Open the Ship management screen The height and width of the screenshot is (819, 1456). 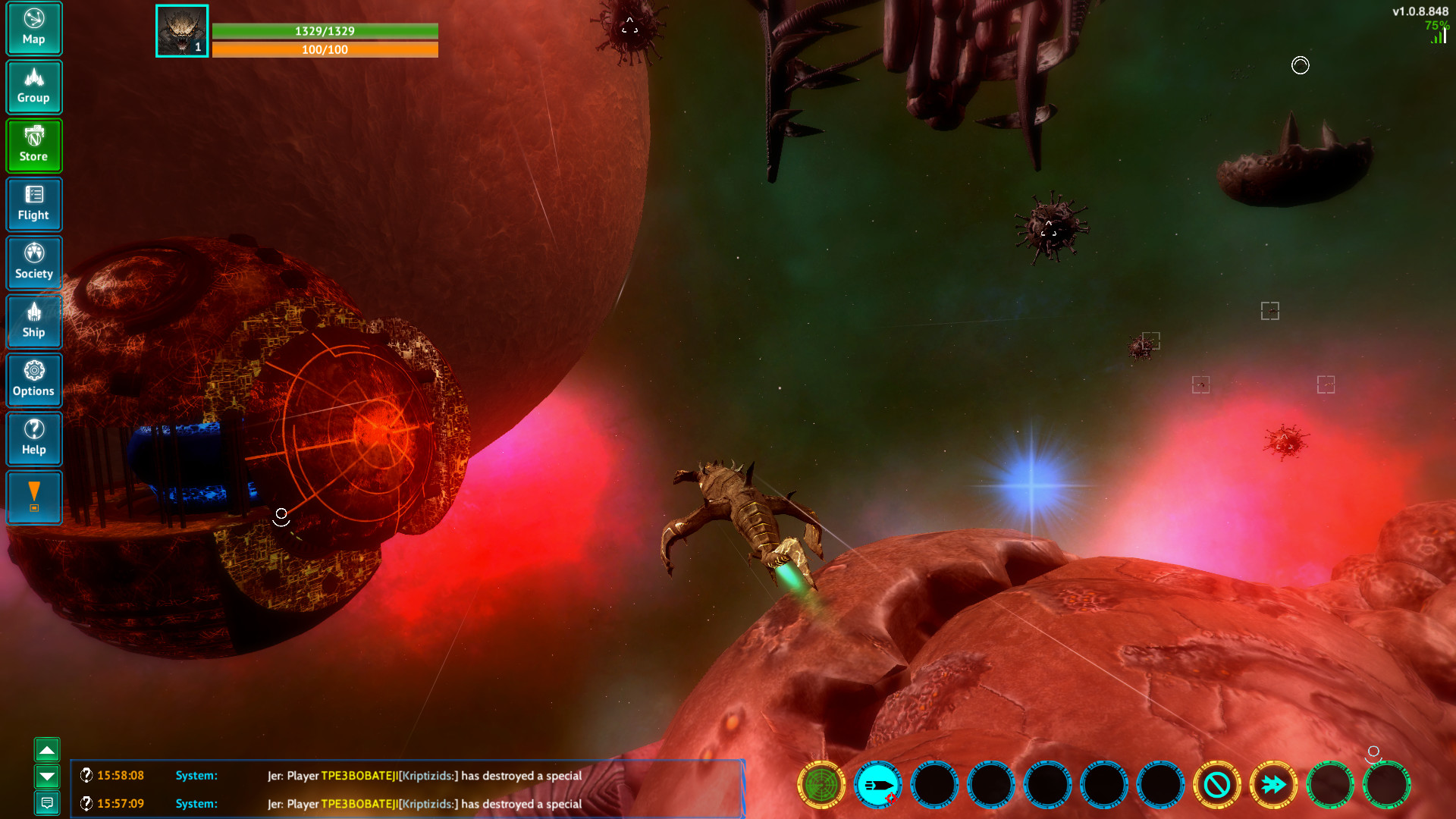click(x=33, y=322)
